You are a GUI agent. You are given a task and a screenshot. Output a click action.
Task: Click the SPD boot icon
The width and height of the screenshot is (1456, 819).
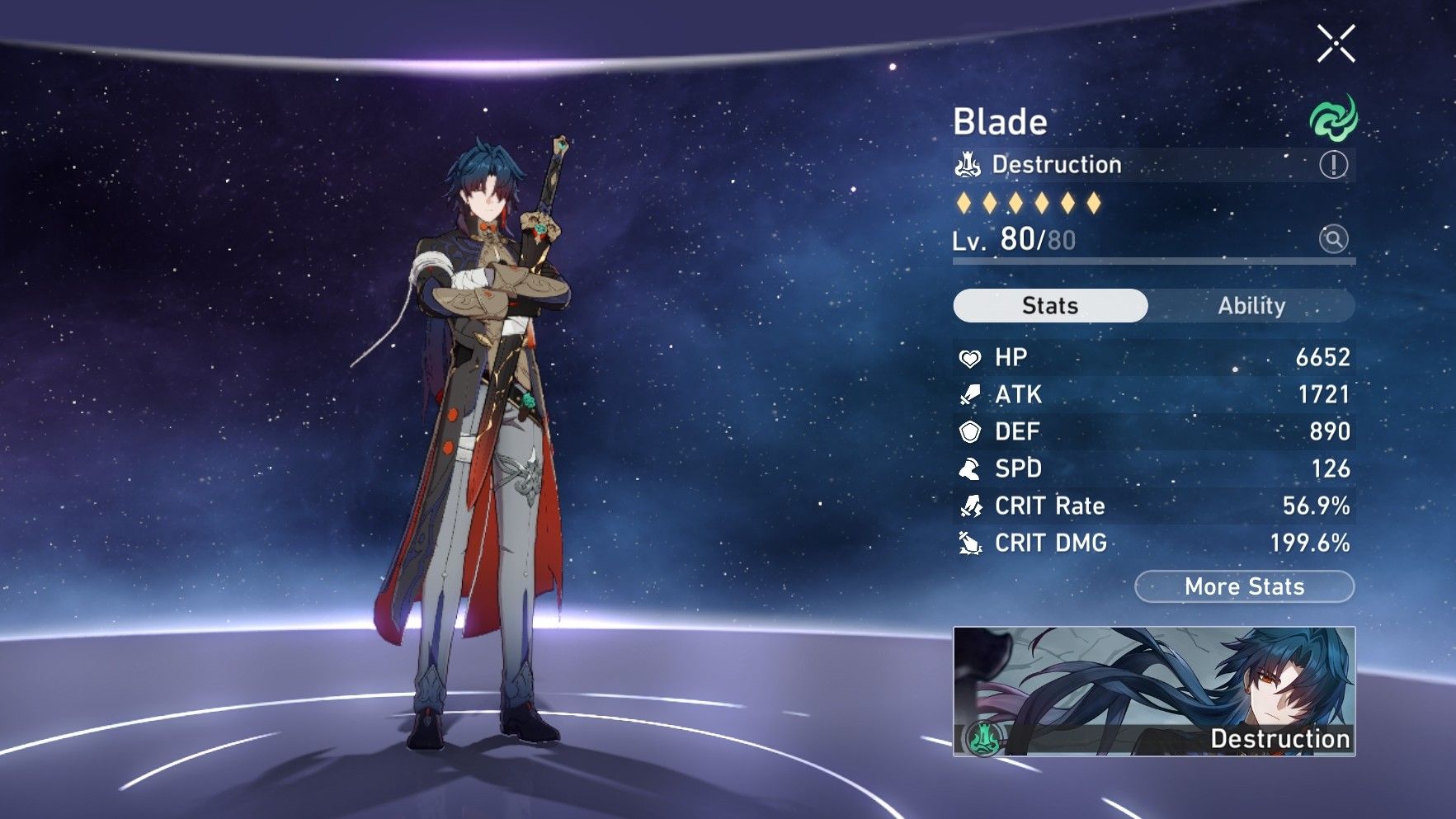pyautogui.click(x=969, y=468)
